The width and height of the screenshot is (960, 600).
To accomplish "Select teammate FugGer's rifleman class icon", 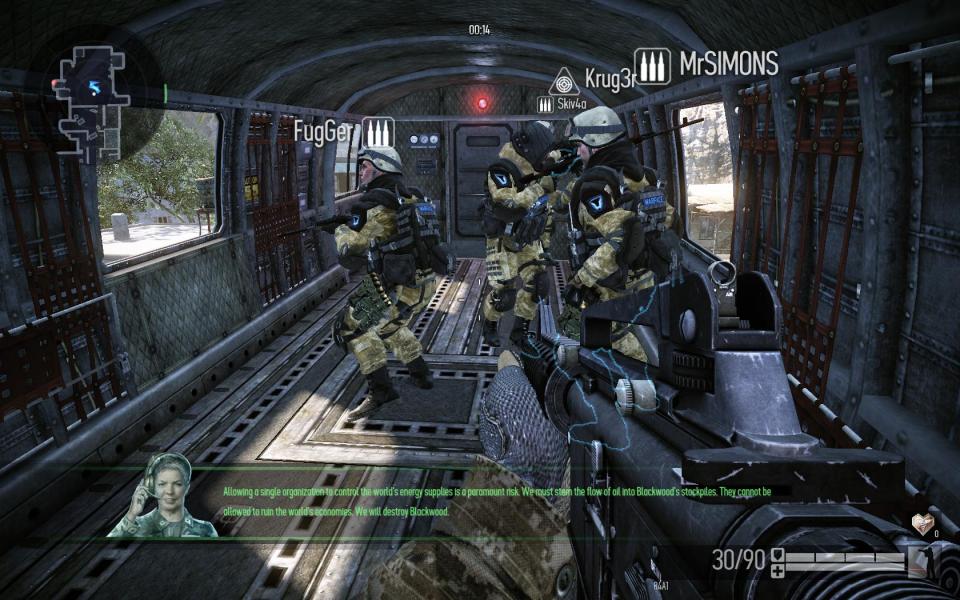I will click(x=378, y=132).
